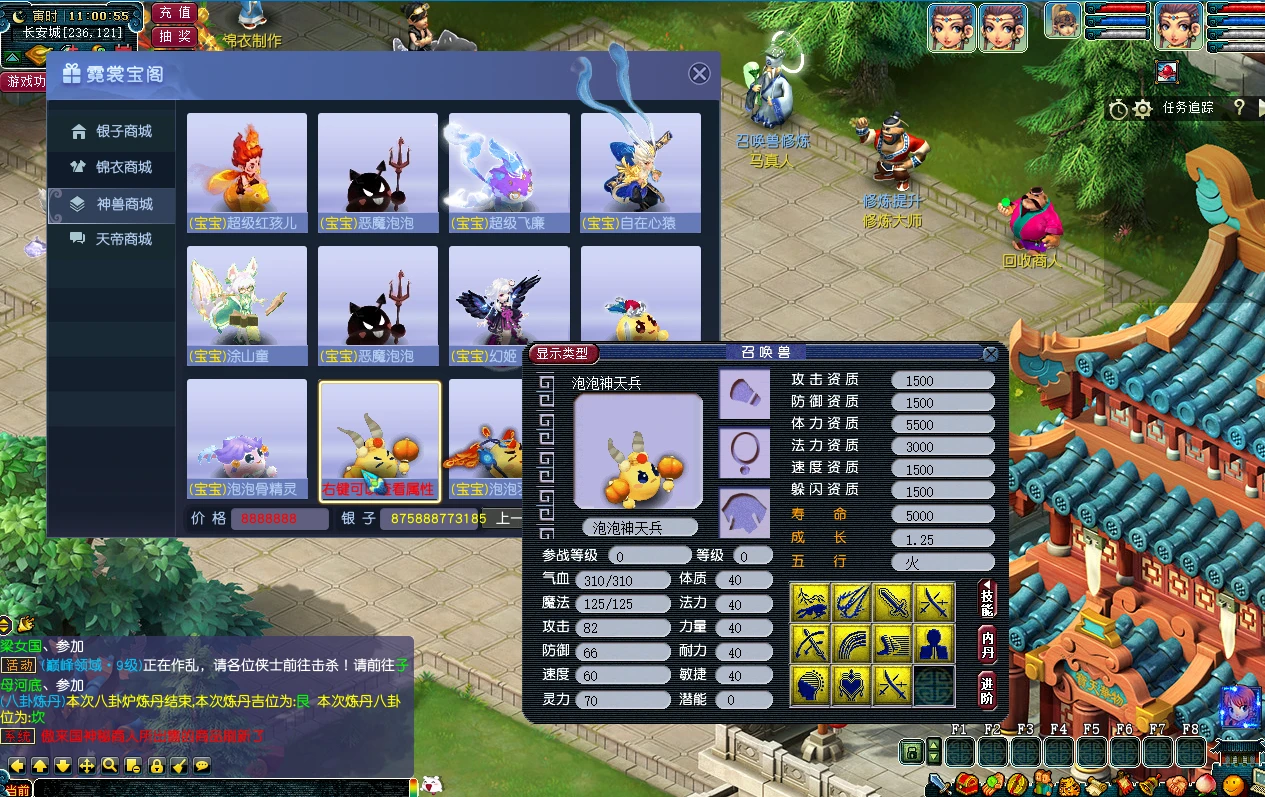Image resolution: width=1265 pixels, height=797 pixels.
Task: Switch to the 内丹 tab
Action: (987, 642)
